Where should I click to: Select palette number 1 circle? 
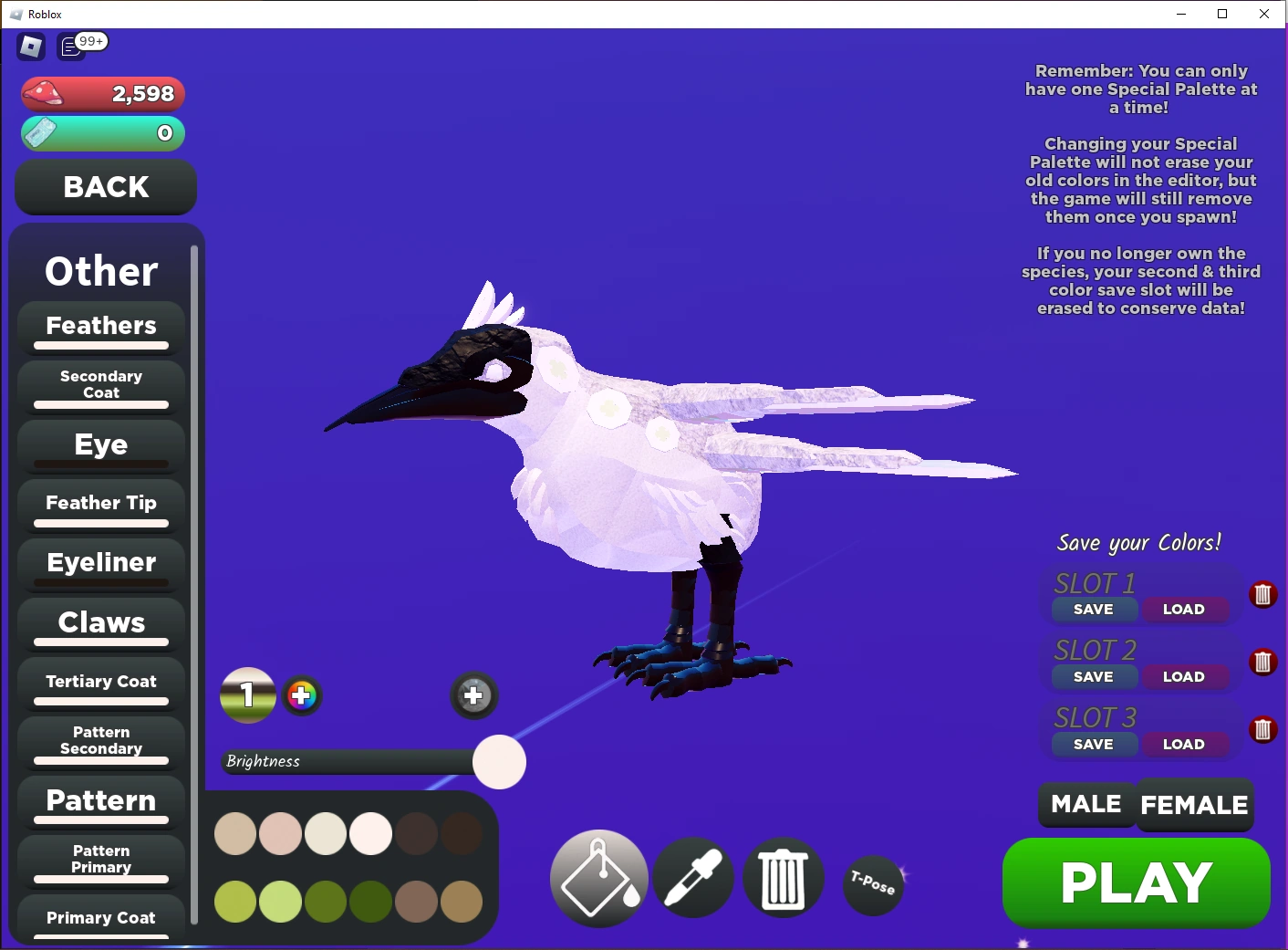[247, 695]
